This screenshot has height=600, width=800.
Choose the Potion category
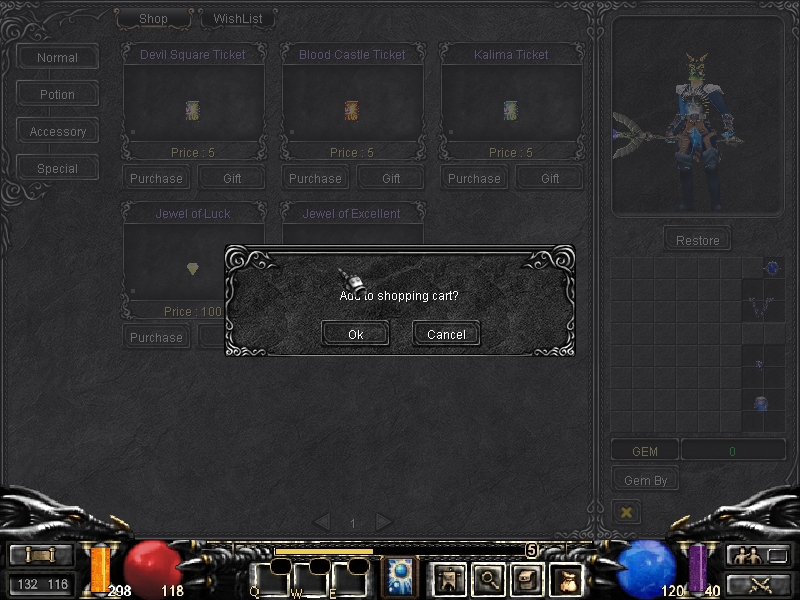pyautogui.click(x=57, y=95)
